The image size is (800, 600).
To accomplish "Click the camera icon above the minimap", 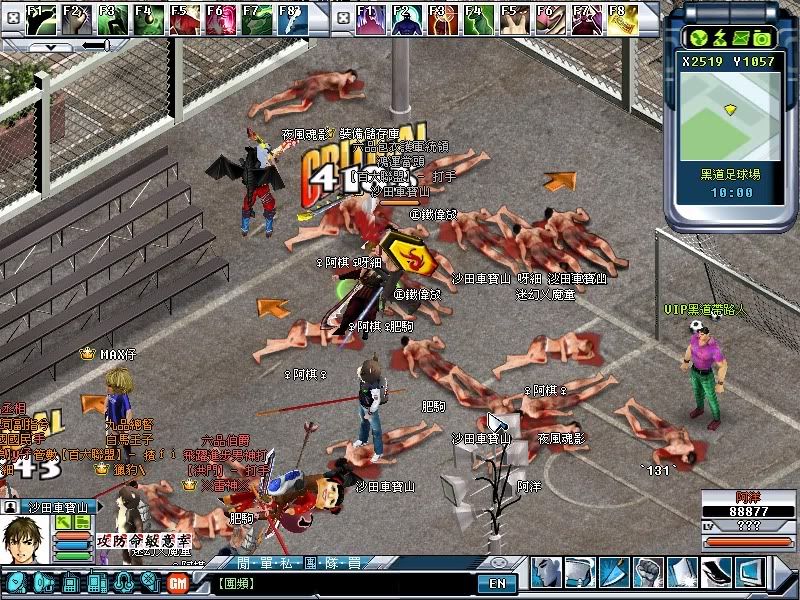I will pyautogui.click(x=762, y=38).
